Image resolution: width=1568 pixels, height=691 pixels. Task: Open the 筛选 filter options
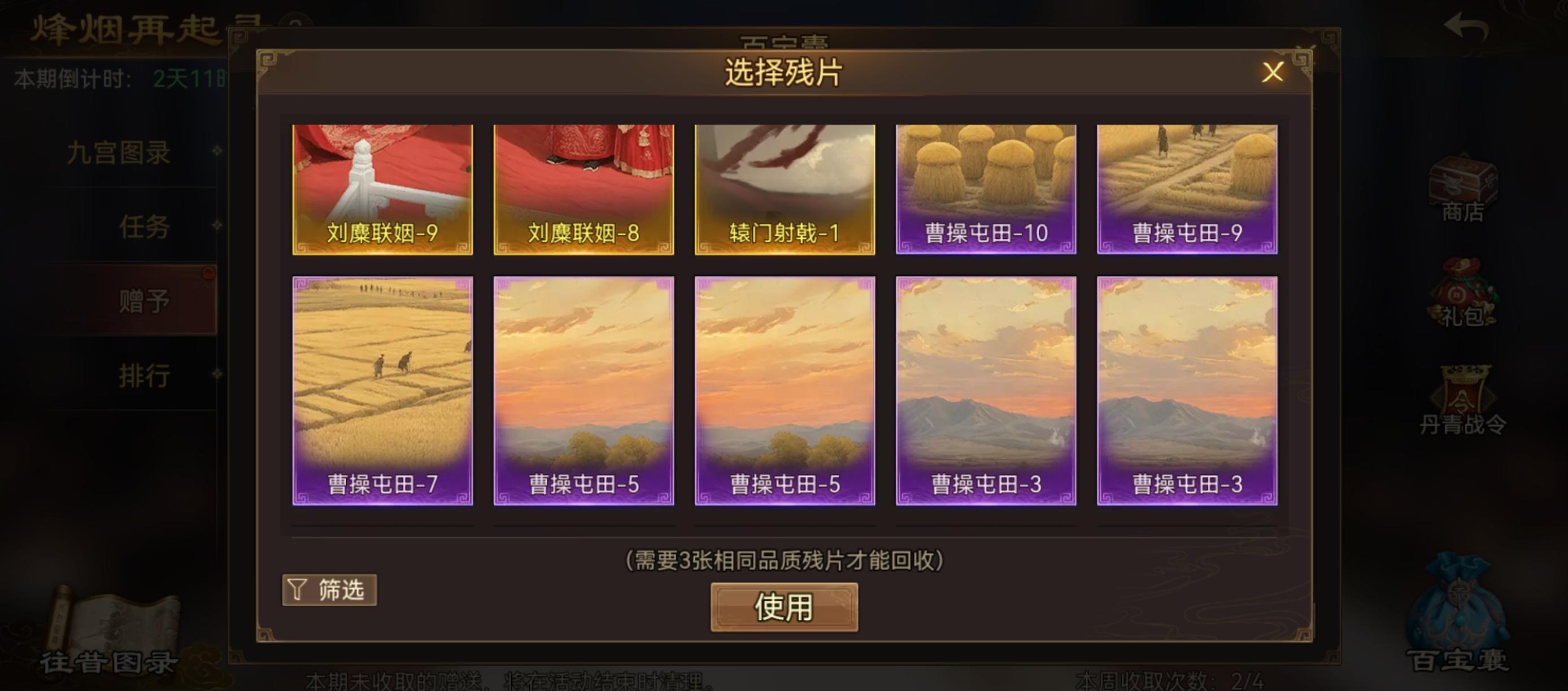click(x=330, y=589)
